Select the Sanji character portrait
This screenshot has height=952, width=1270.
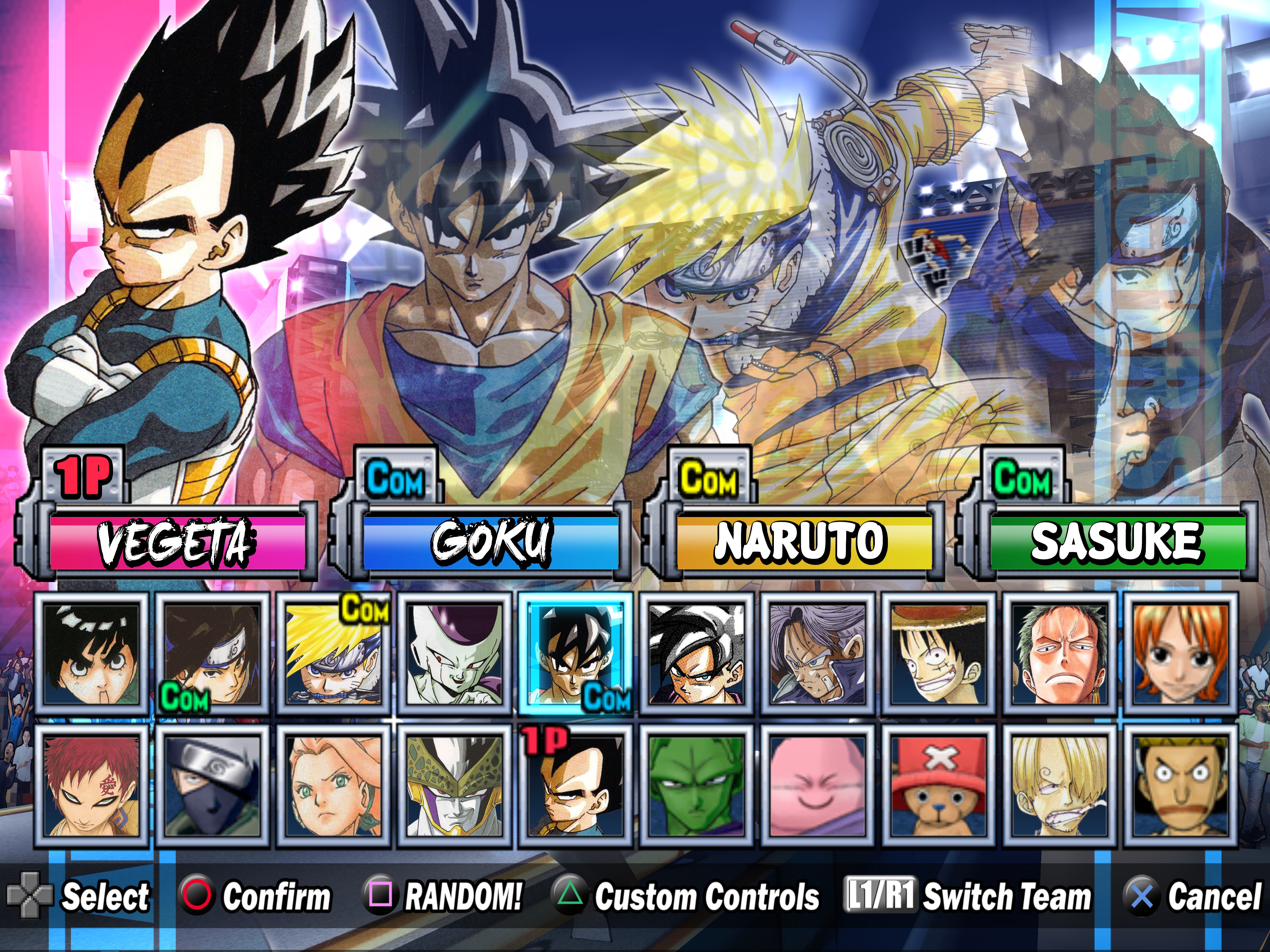(x=1060, y=786)
